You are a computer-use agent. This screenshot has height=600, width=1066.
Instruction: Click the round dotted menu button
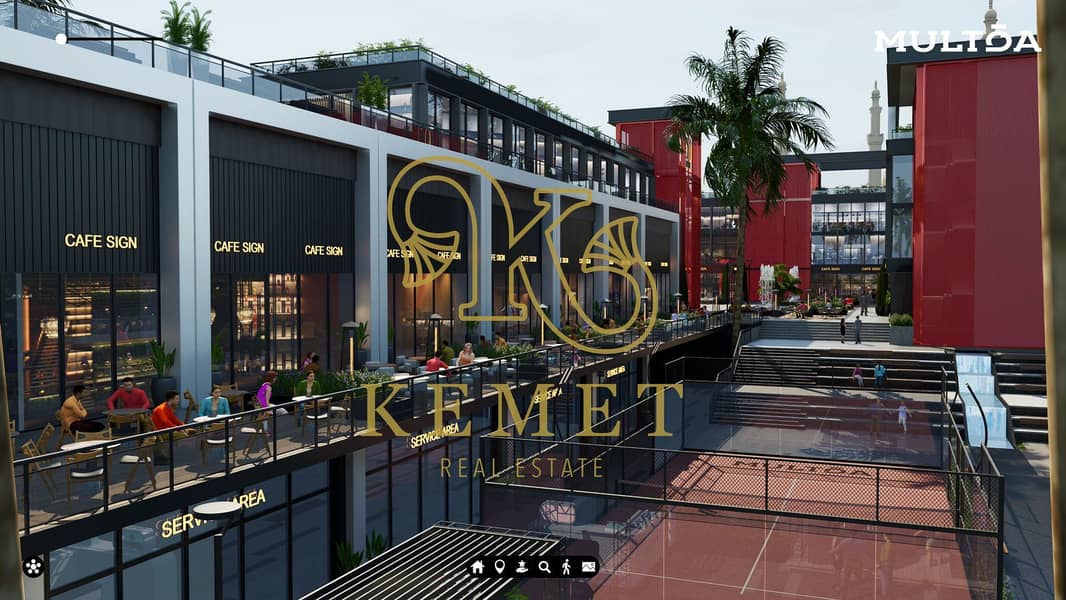pyautogui.click(x=33, y=567)
